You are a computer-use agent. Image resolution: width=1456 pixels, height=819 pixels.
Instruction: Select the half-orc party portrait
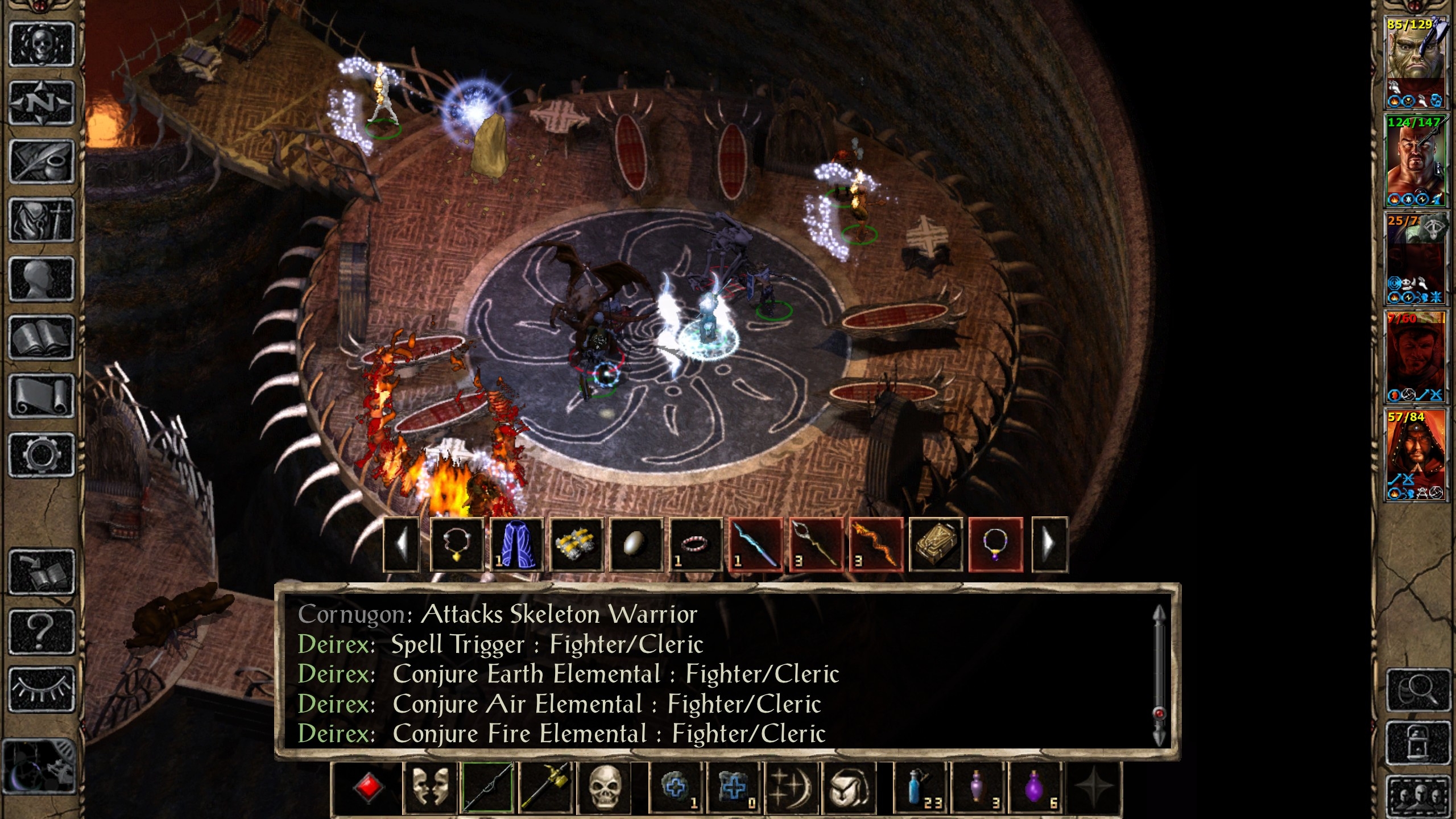1414,64
